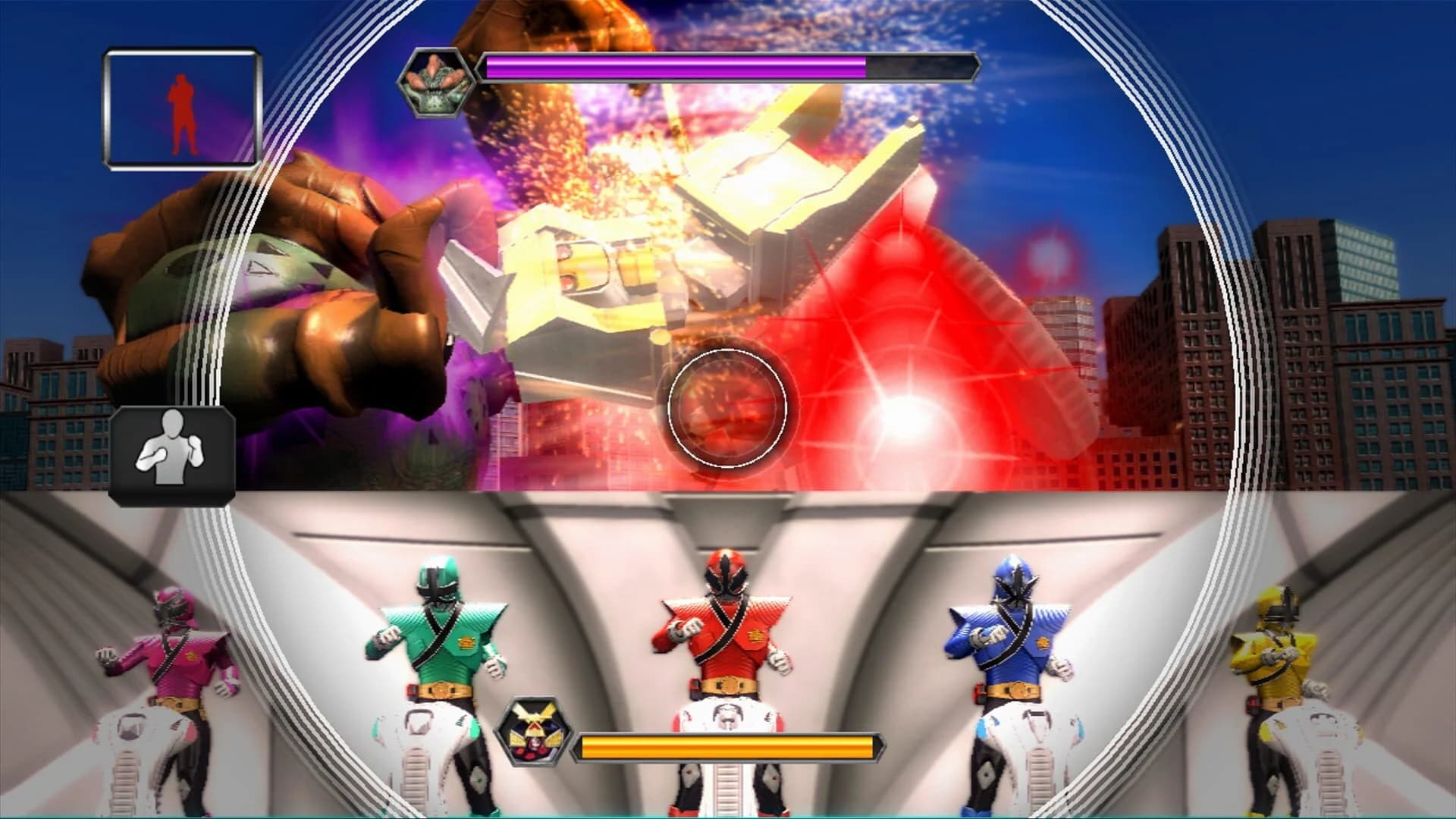Viewport: 1456px width, 819px height.
Task: Click the Samurai Megazord emblem icon
Action: click(x=533, y=733)
